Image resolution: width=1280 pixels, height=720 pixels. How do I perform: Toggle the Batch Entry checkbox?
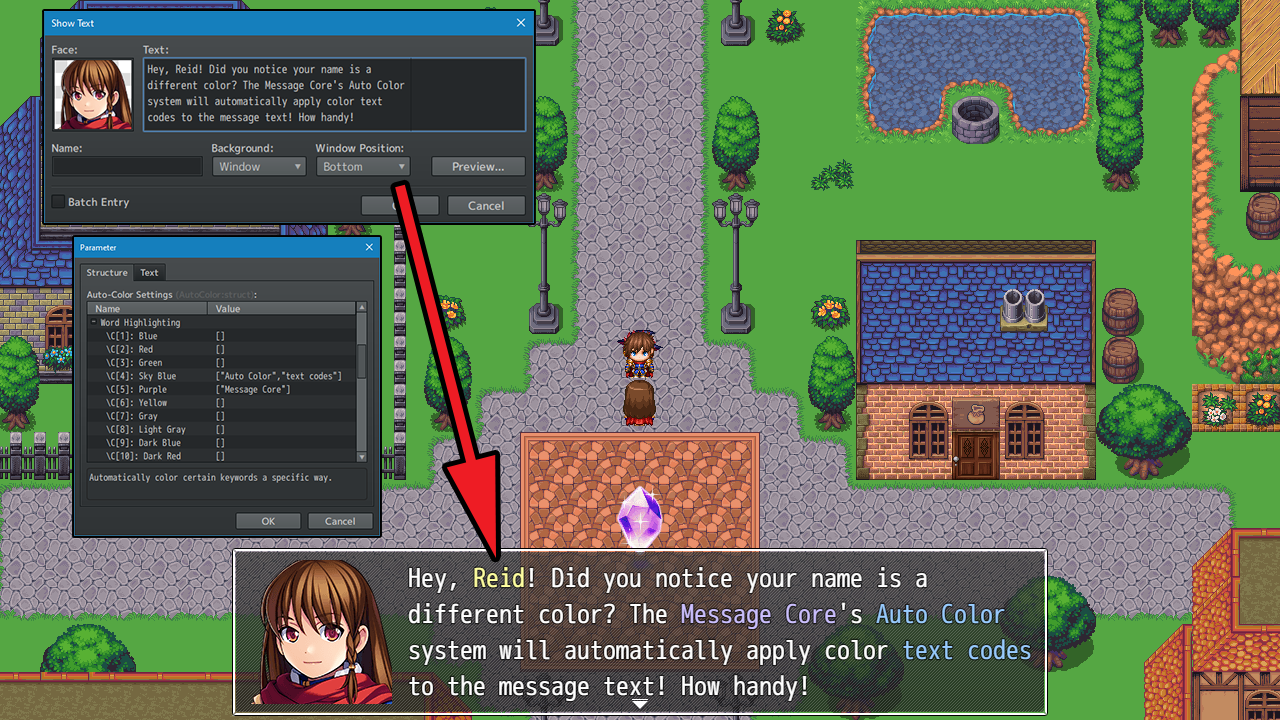(59, 202)
